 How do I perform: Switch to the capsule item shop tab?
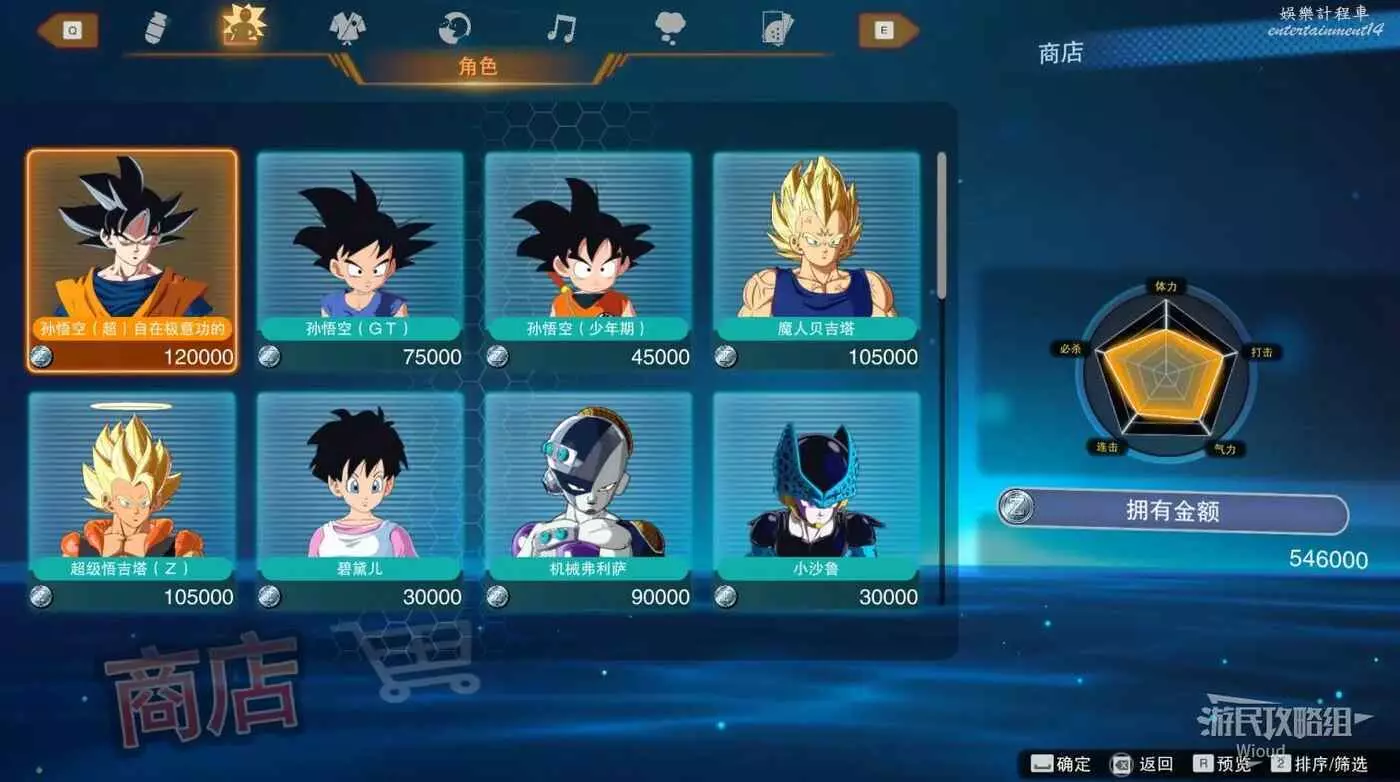click(x=157, y=28)
